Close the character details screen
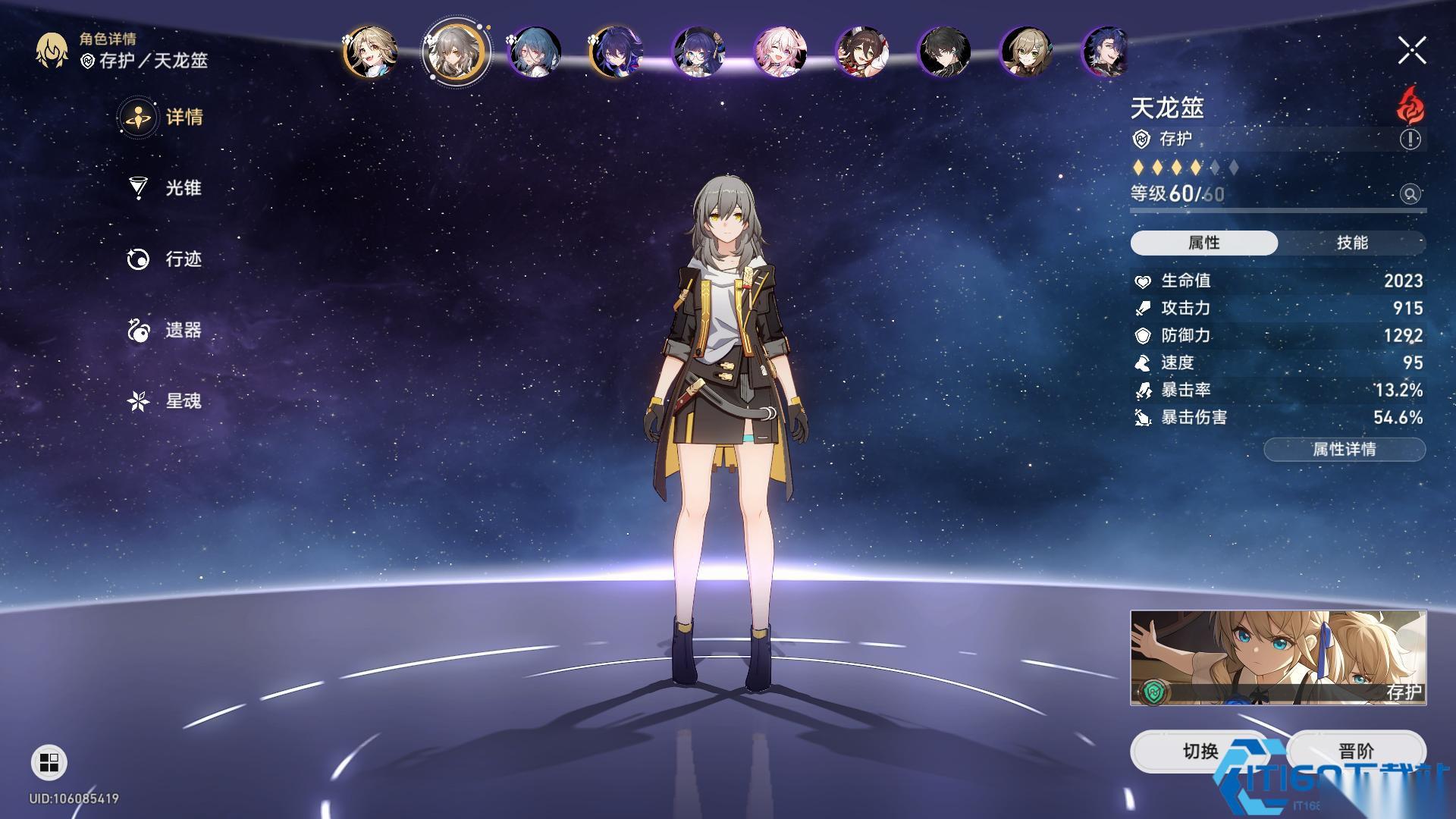This screenshot has width=1456, height=819. pos(1411,51)
